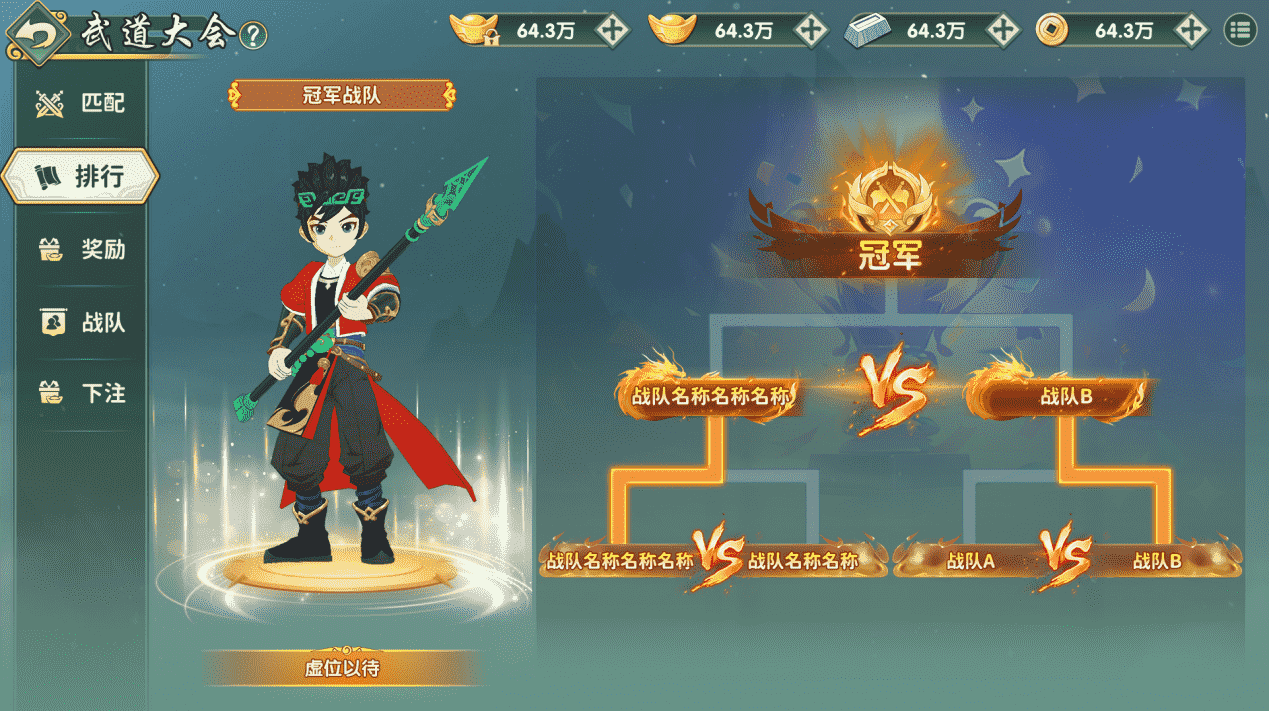Click the 冠军战队 banner

[342, 96]
